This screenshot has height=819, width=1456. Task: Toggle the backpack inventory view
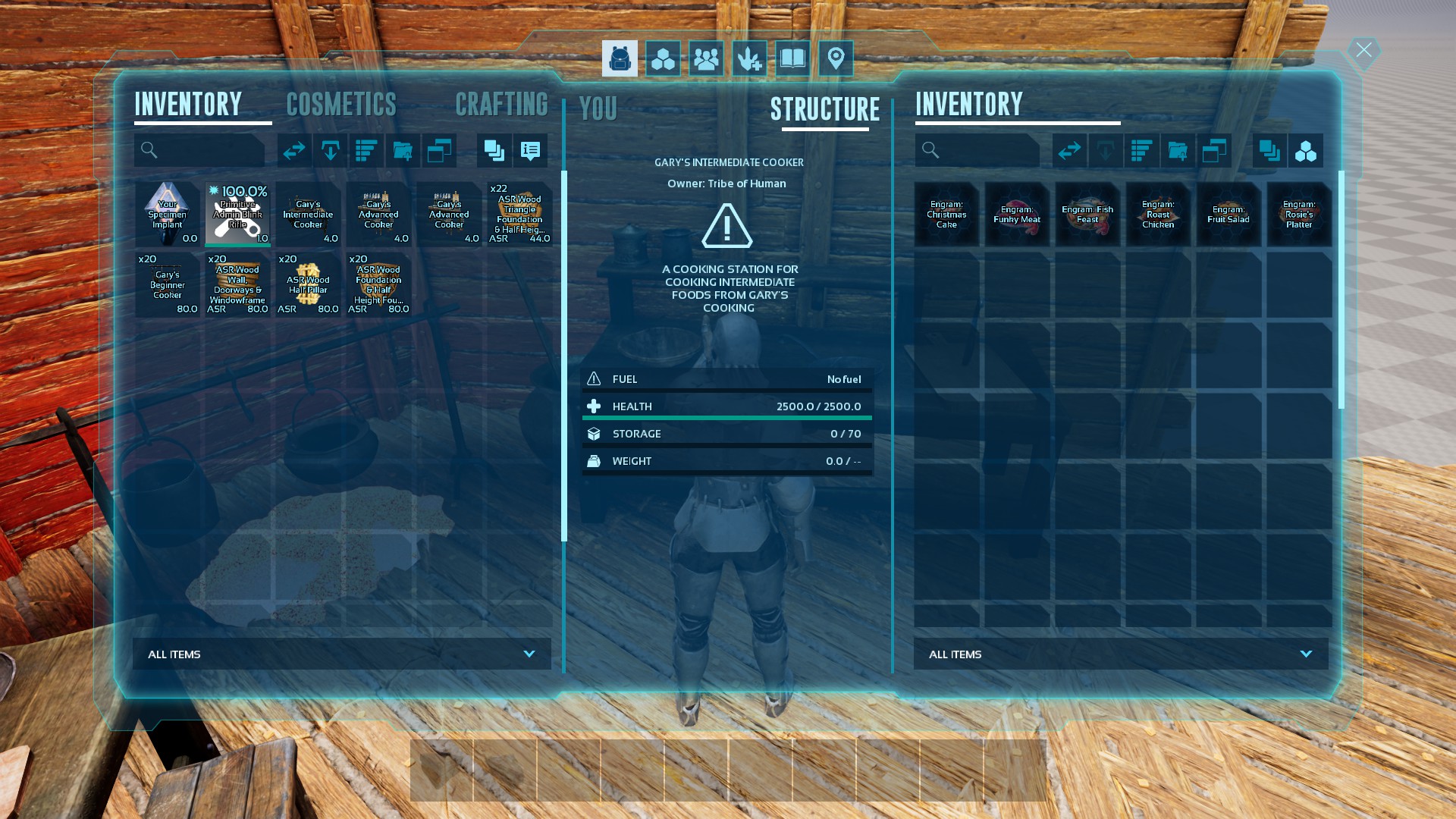click(619, 58)
